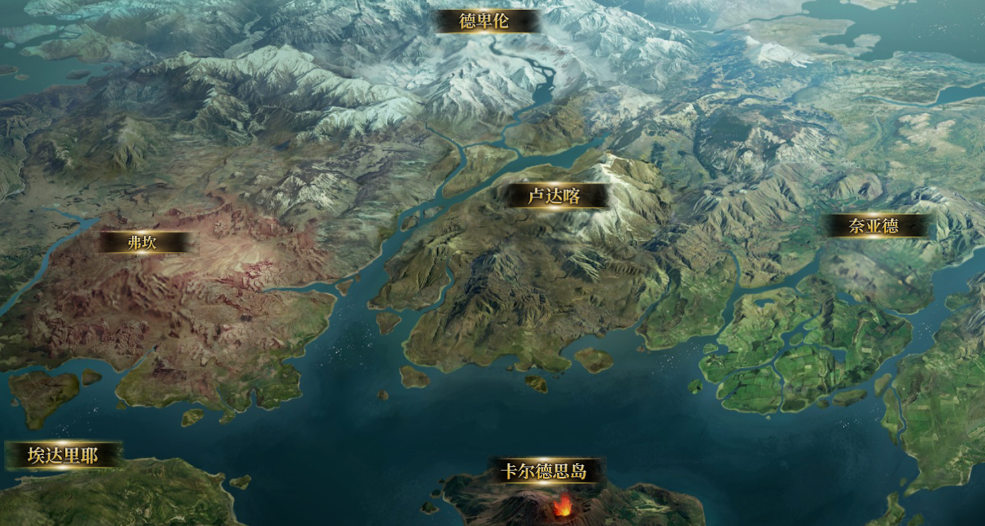The width and height of the screenshot is (985, 526).
Task: Open the 弗坎 region label
Action: pos(142,242)
